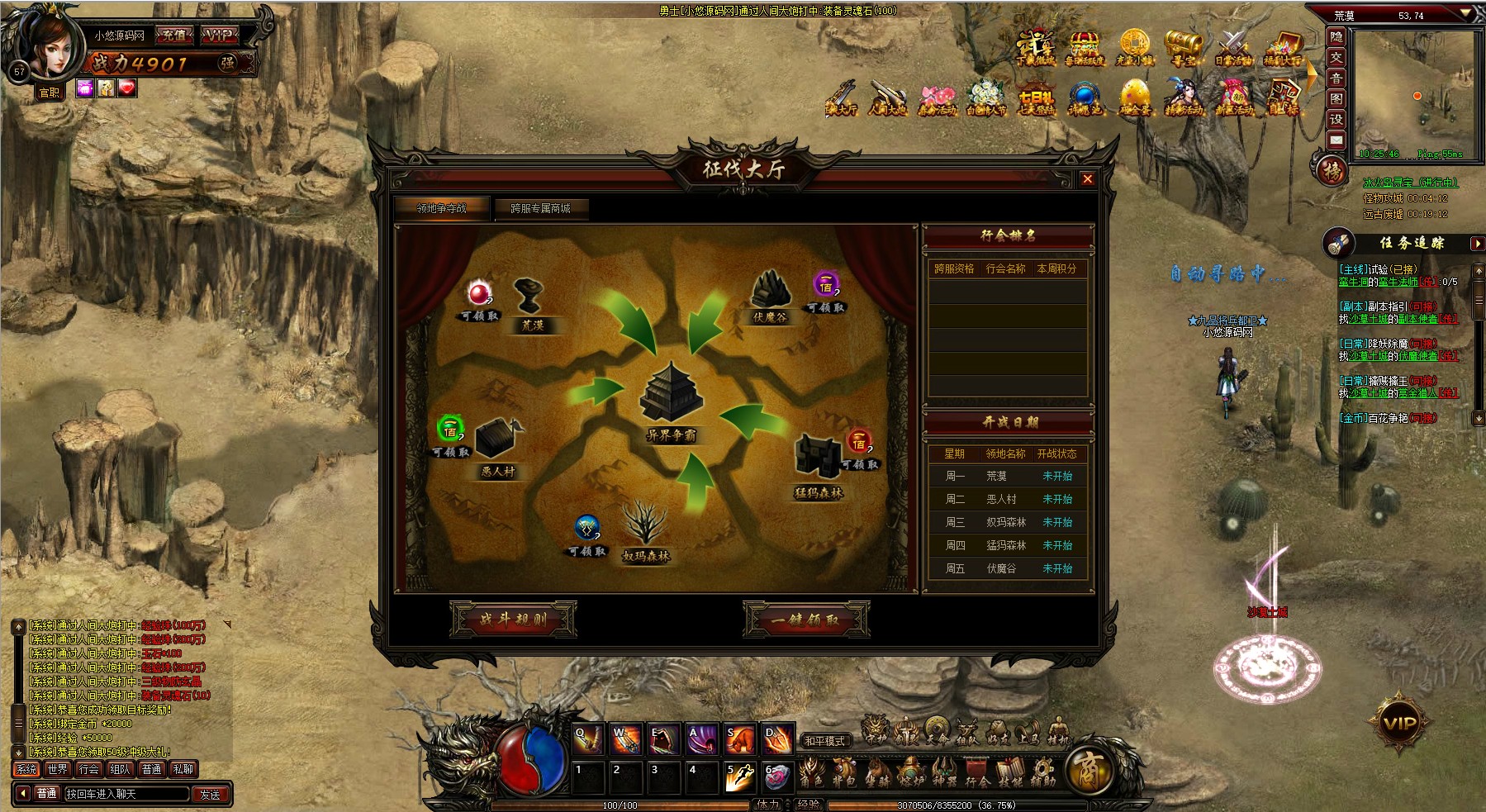Select the 领地争夺战 tab

(442, 209)
